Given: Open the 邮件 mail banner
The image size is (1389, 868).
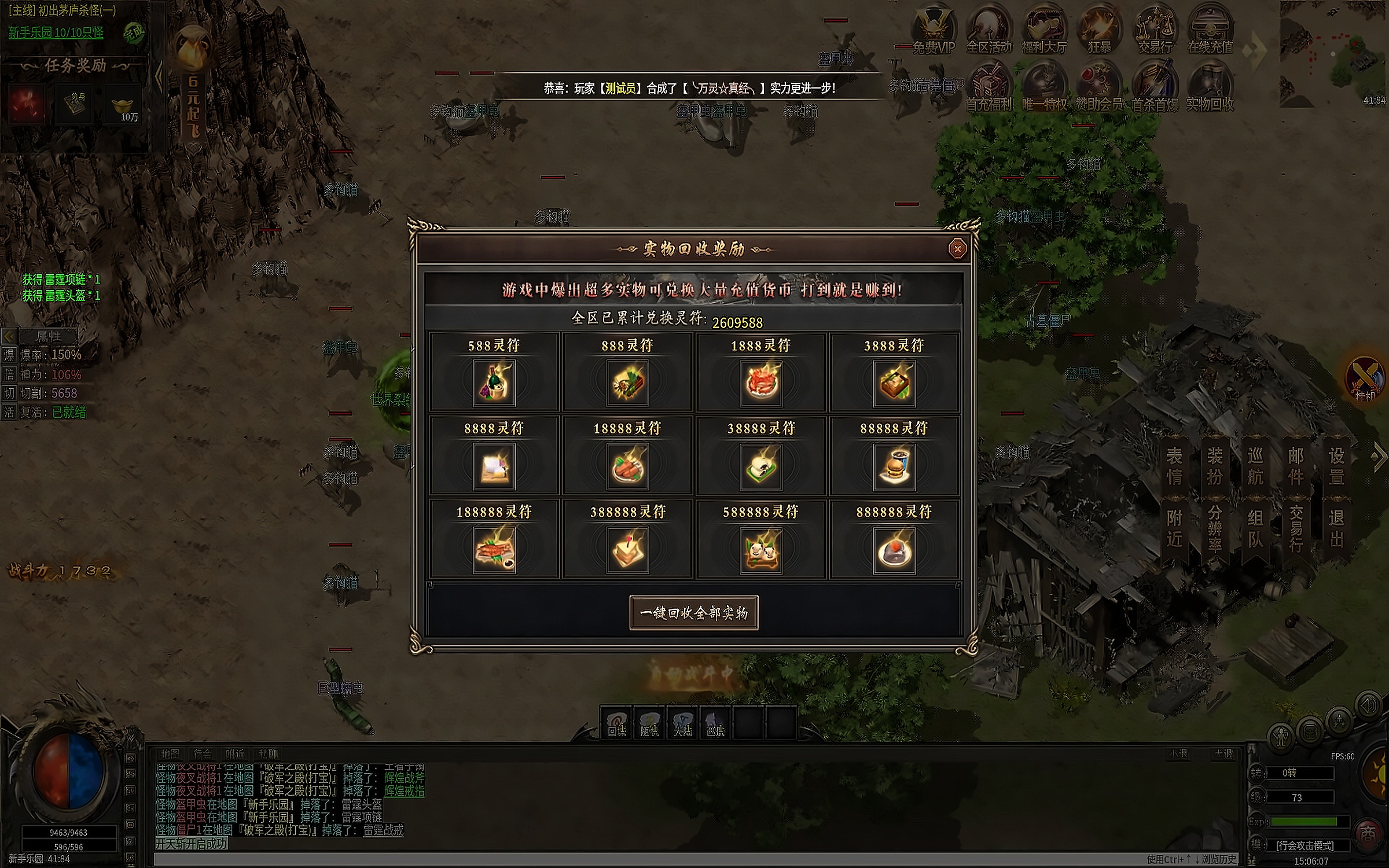Looking at the screenshot, I should point(1296,466).
